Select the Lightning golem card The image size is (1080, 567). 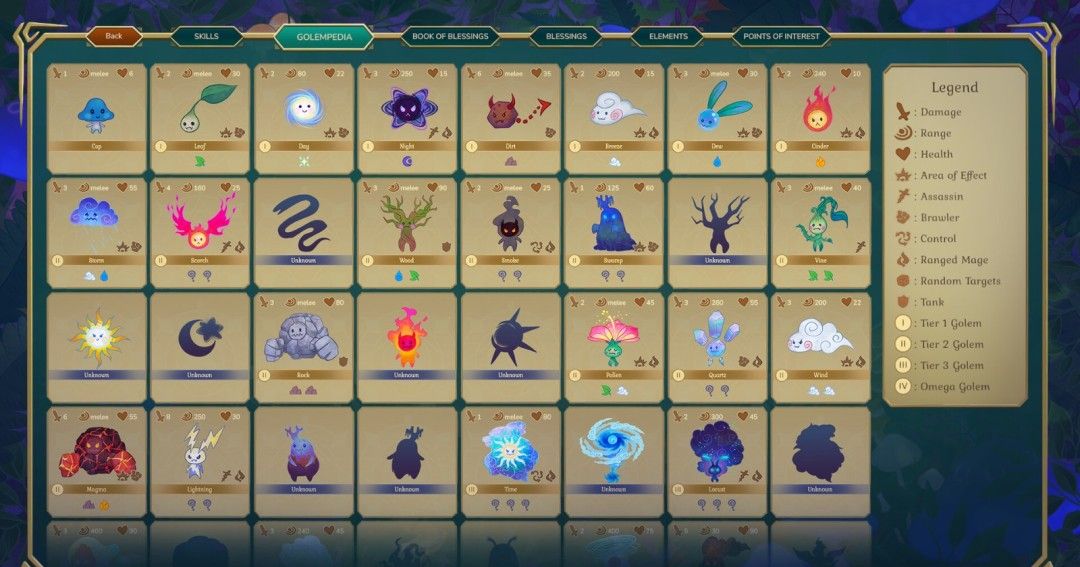point(200,461)
